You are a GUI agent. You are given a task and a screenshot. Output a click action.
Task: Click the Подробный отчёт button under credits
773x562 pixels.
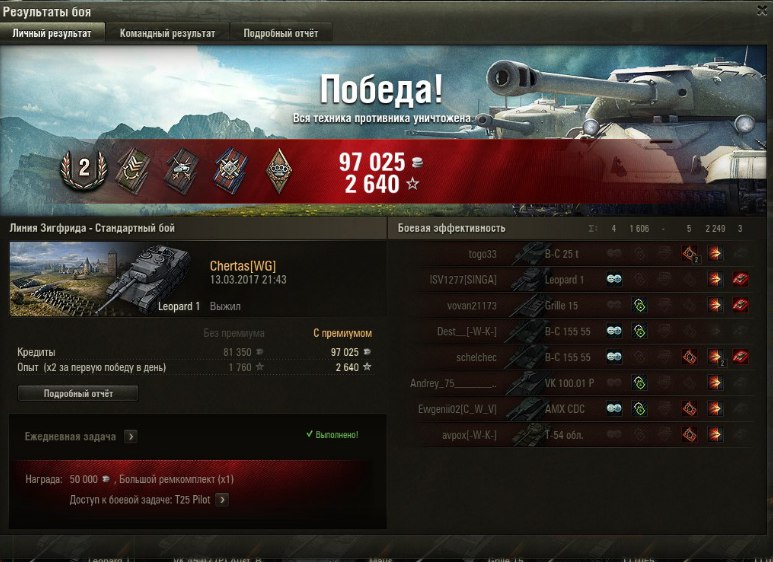pos(78,394)
